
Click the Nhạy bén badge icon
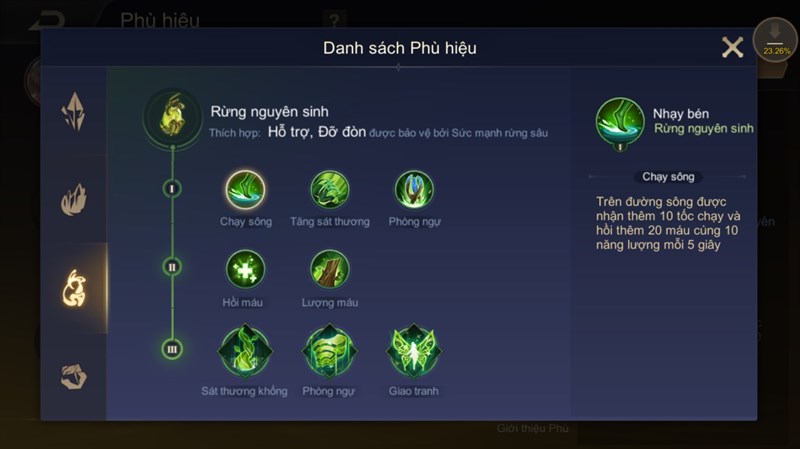click(x=620, y=122)
